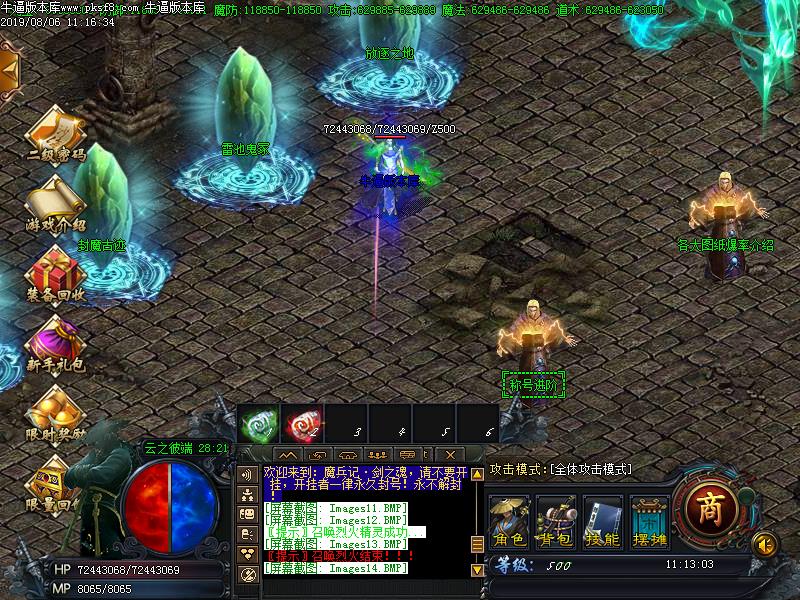Toggle the chat sound-wave channel button
This screenshot has height=600, width=800.
246,474
